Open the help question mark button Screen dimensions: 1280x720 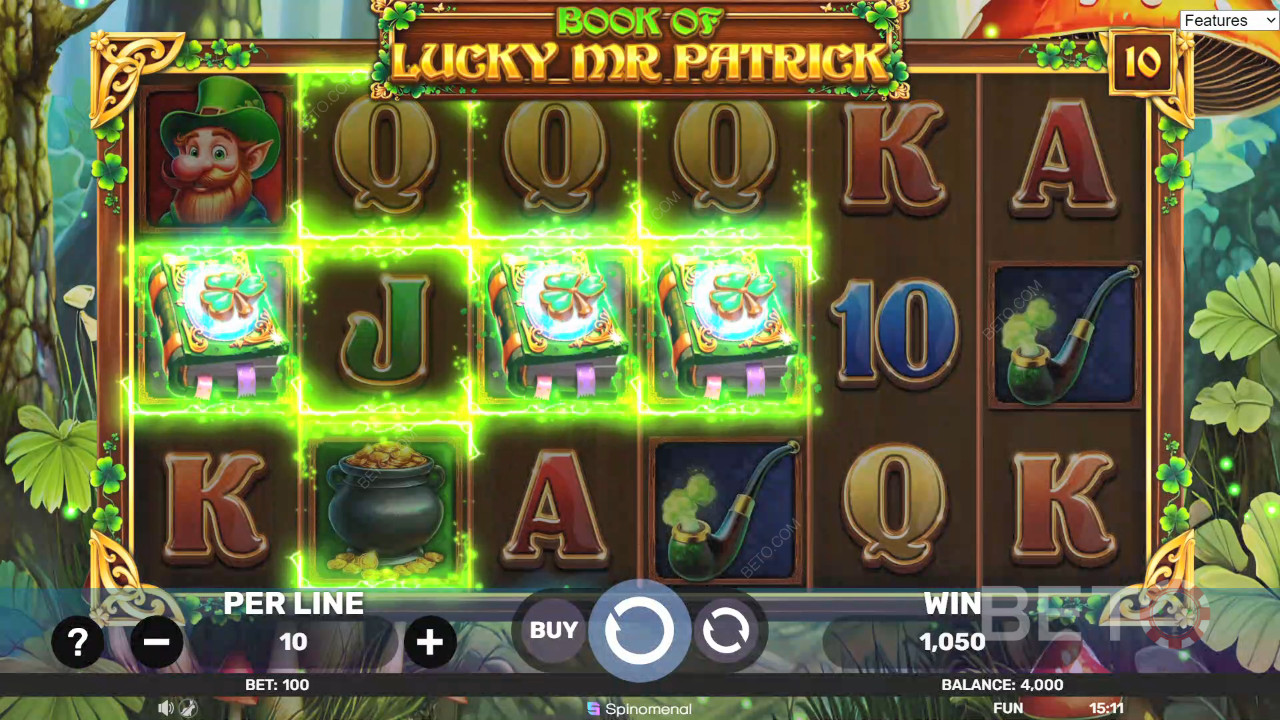click(77, 641)
